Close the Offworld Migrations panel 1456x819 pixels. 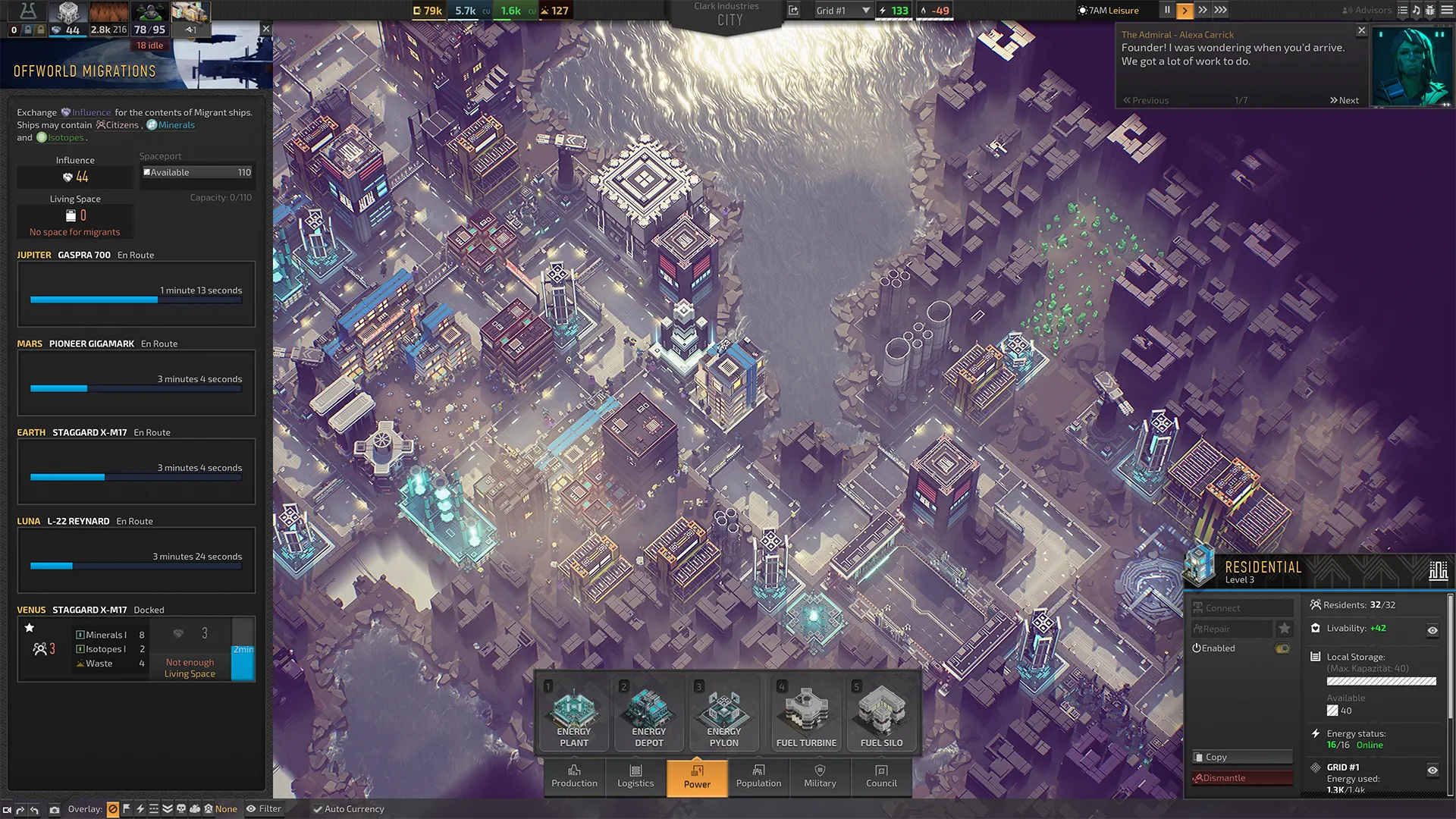(x=265, y=29)
